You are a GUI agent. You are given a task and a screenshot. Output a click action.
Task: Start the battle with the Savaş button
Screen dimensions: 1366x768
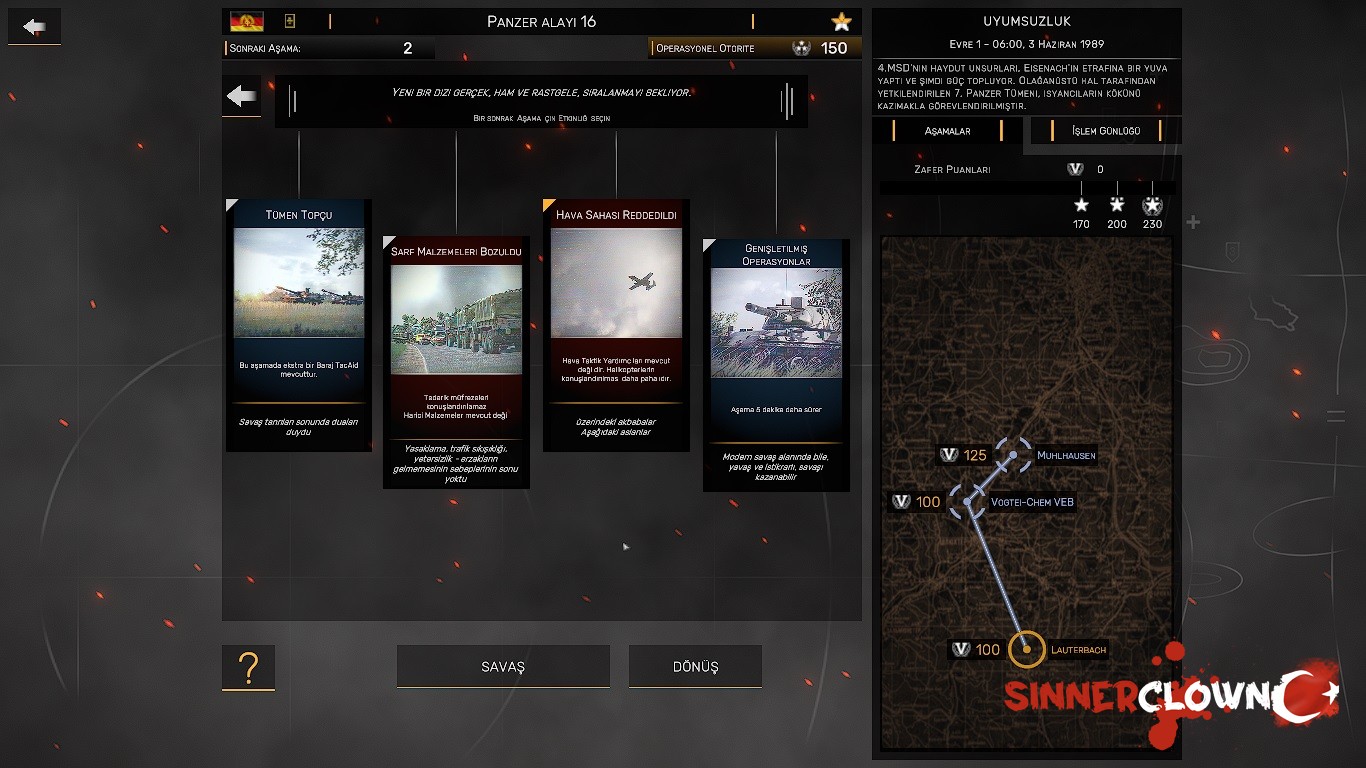(x=503, y=667)
